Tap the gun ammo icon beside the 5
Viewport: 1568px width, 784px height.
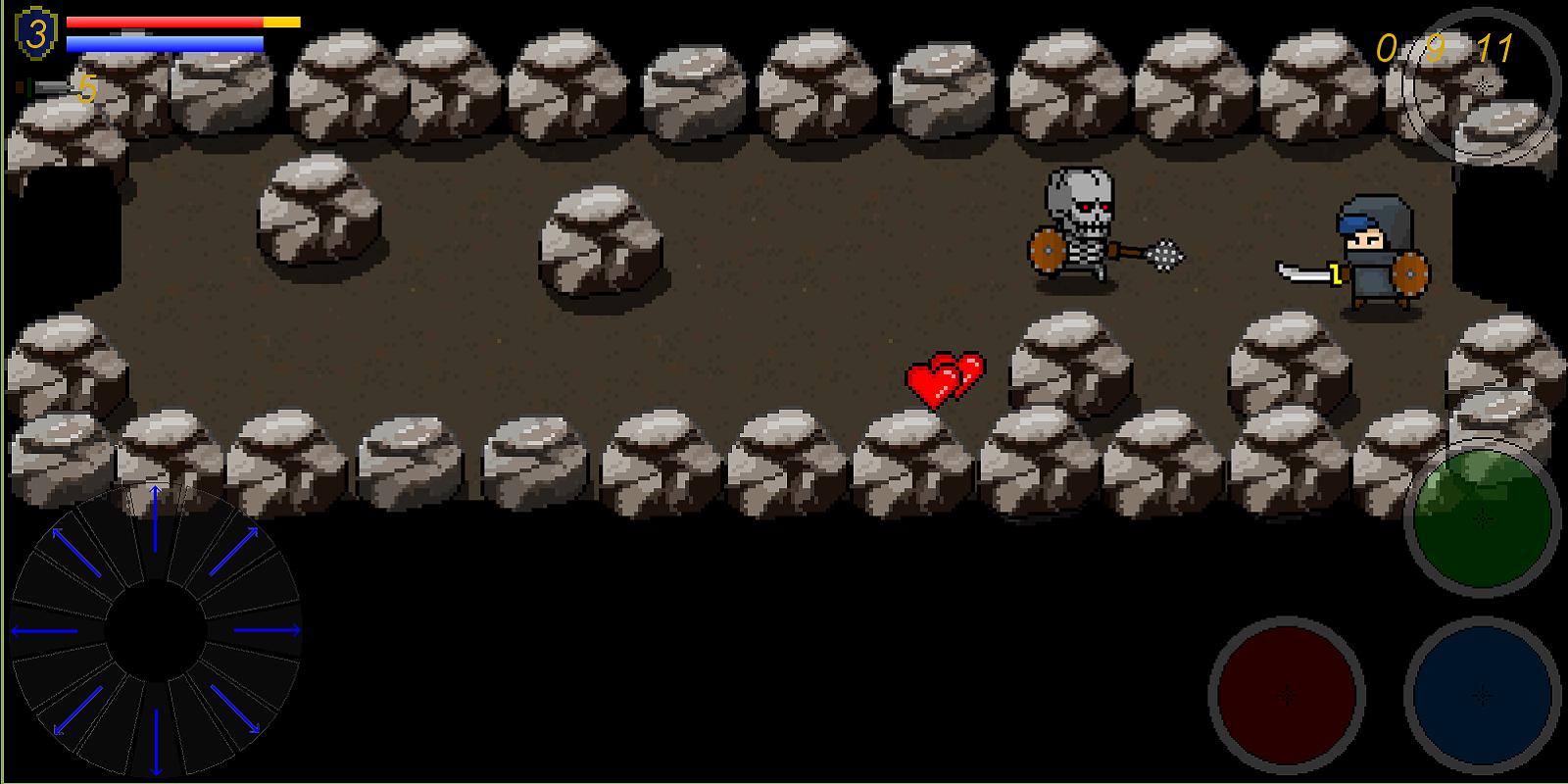[39, 86]
